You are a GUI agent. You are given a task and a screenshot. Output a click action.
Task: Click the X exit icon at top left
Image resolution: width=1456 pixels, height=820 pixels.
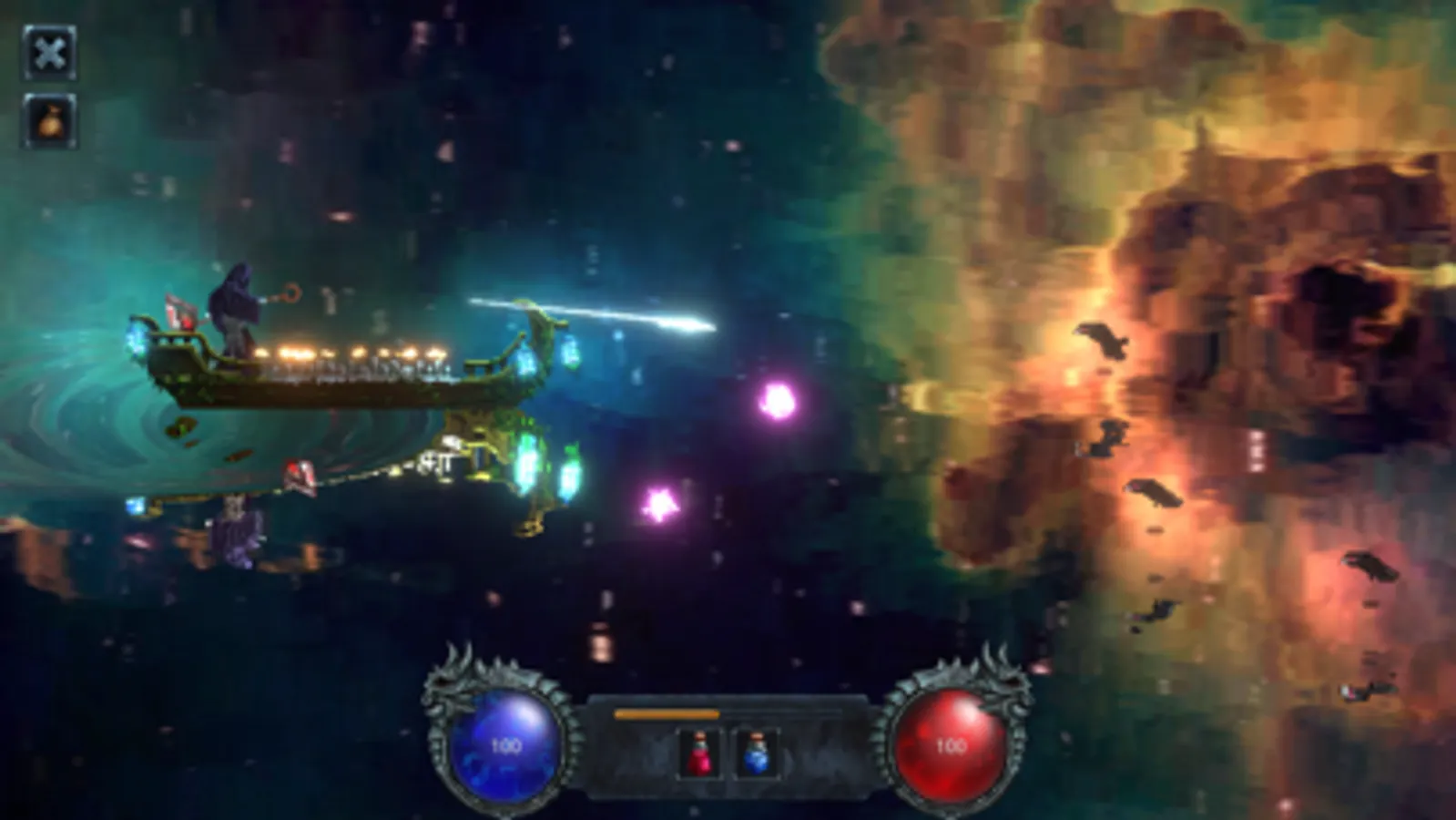[49, 52]
